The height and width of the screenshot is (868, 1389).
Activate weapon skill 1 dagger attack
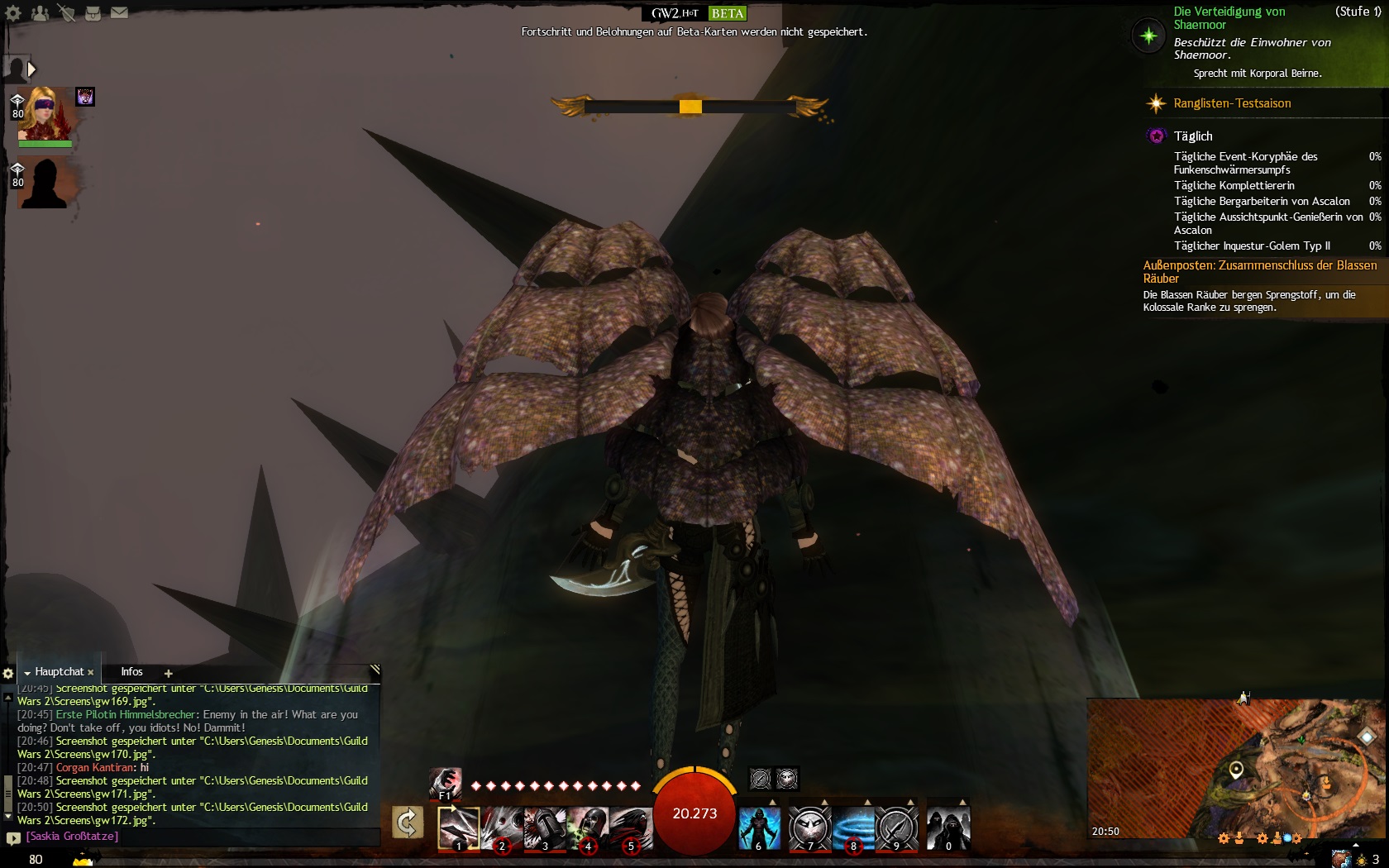point(458,827)
